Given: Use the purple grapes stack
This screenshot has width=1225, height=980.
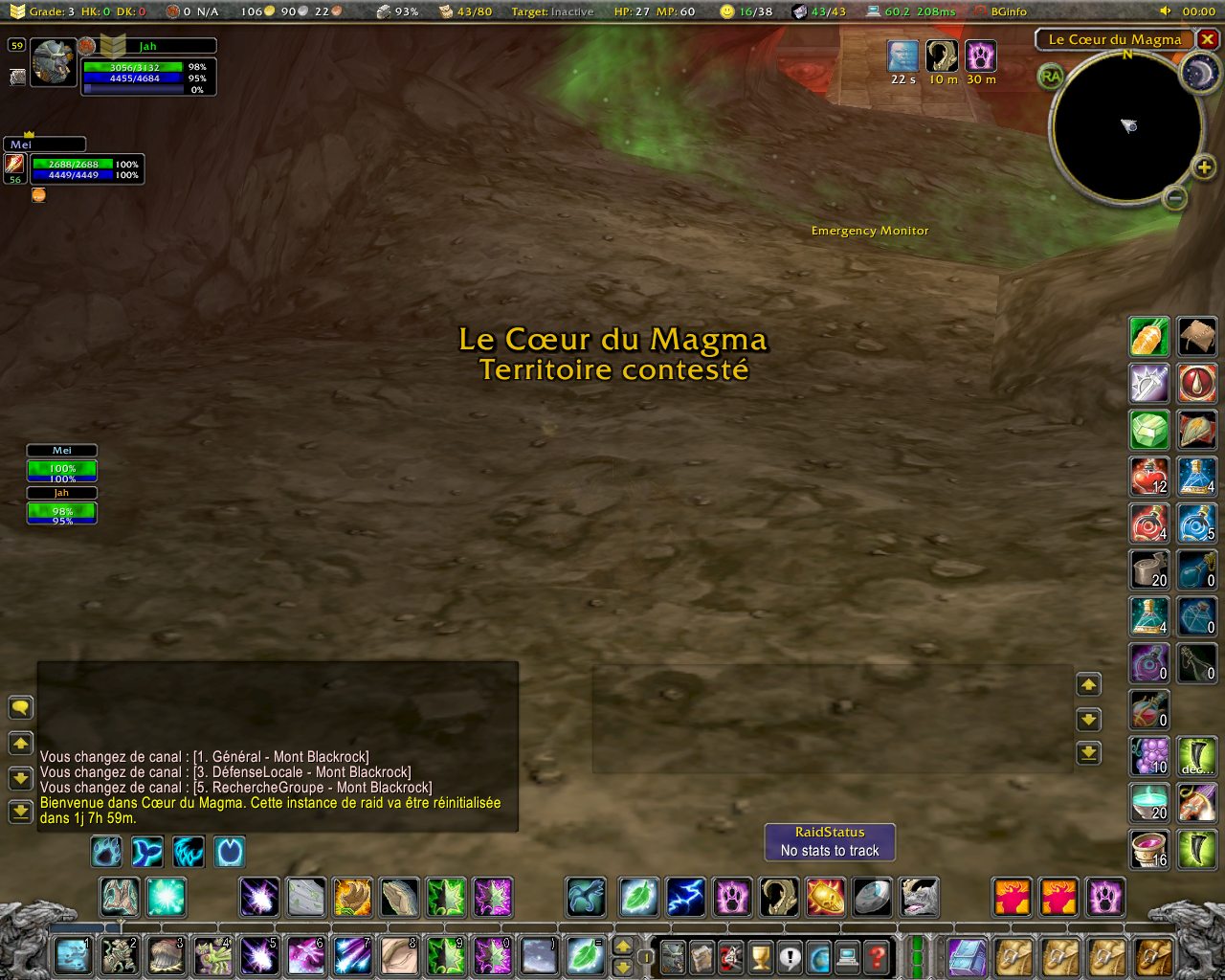Looking at the screenshot, I should pos(1148,756).
